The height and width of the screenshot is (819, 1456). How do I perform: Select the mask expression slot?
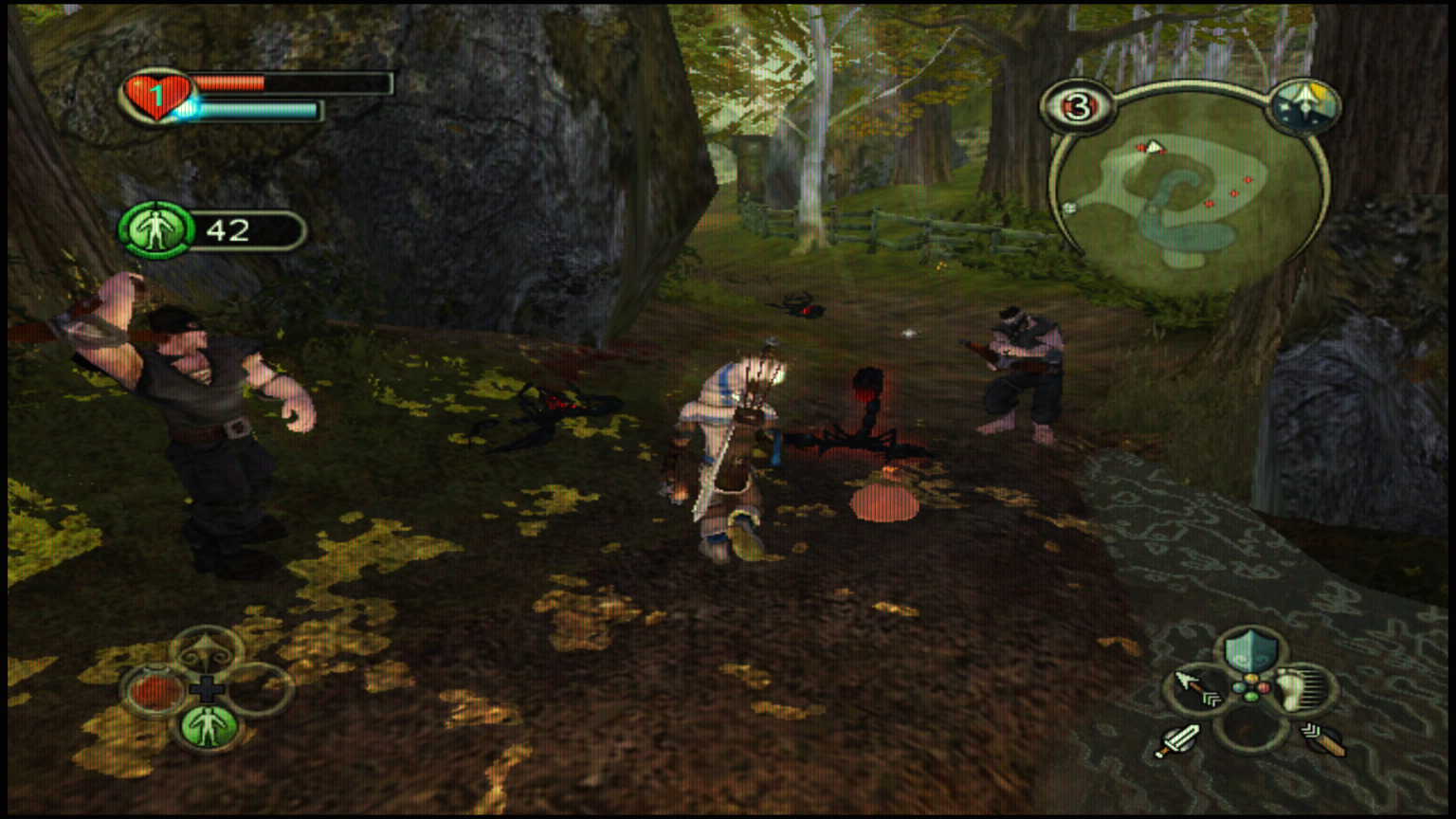click(208, 651)
